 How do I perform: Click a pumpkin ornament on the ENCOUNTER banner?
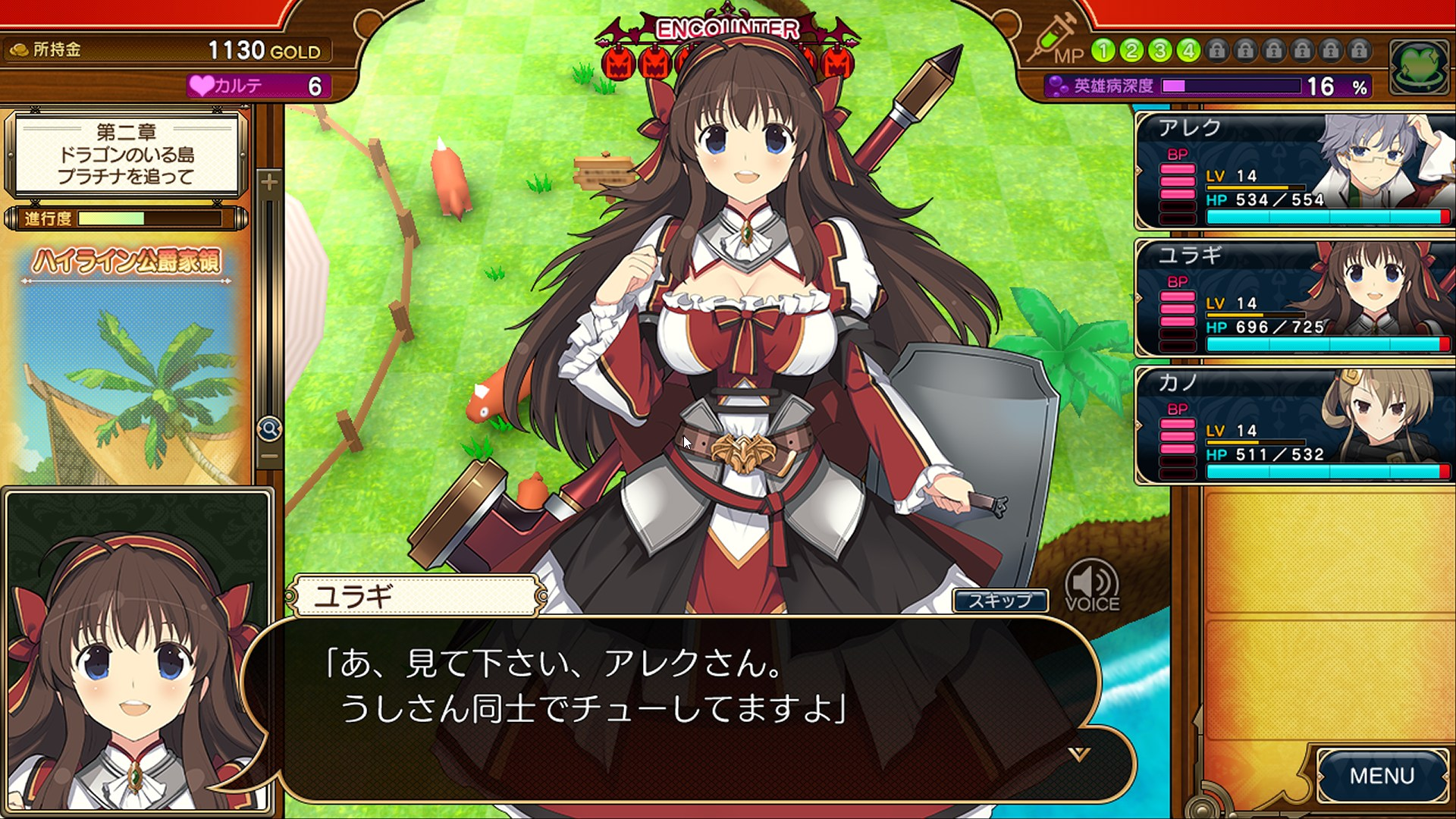tap(619, 62)
